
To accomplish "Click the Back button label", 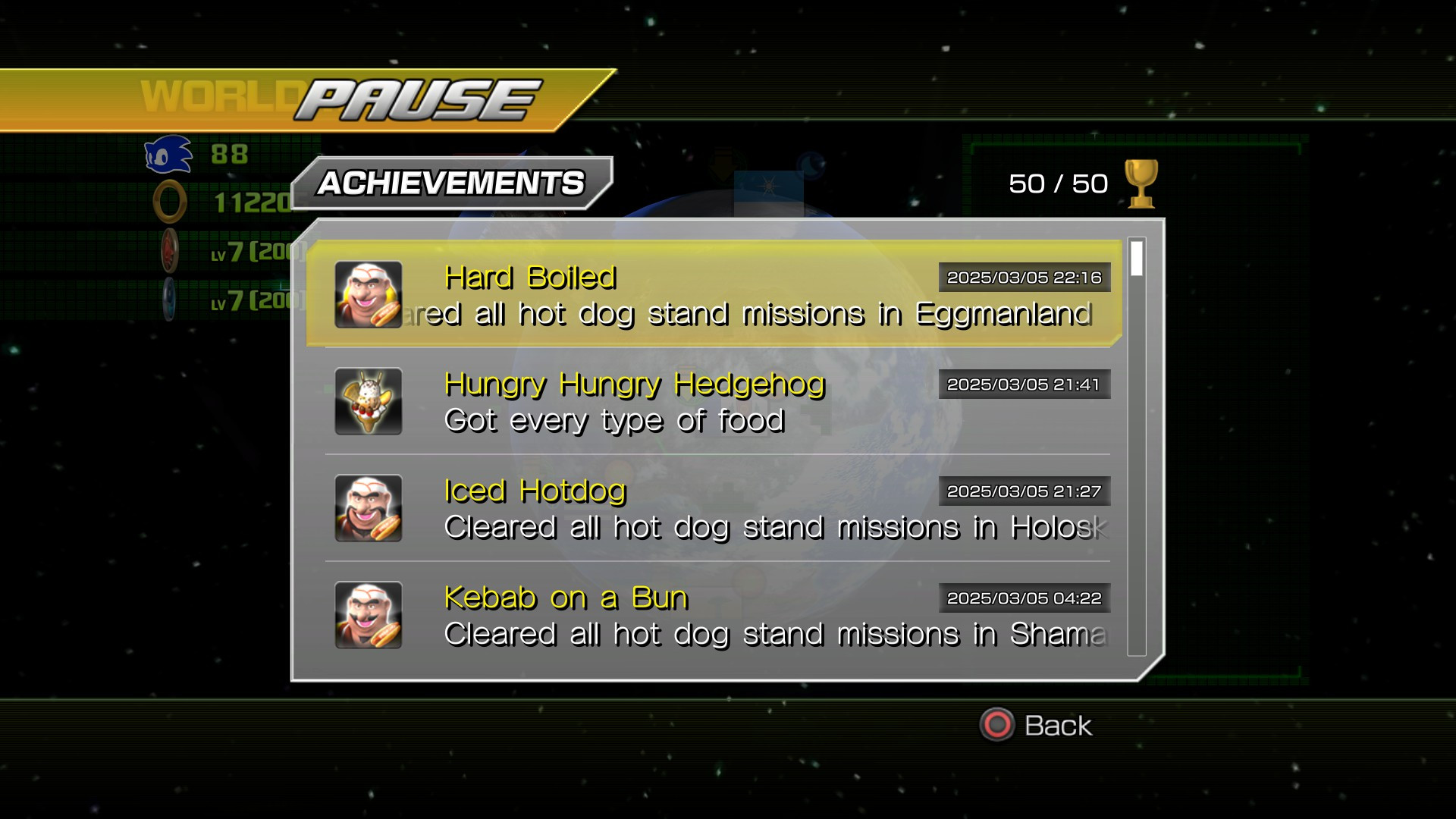I will tap(1058, 726).
